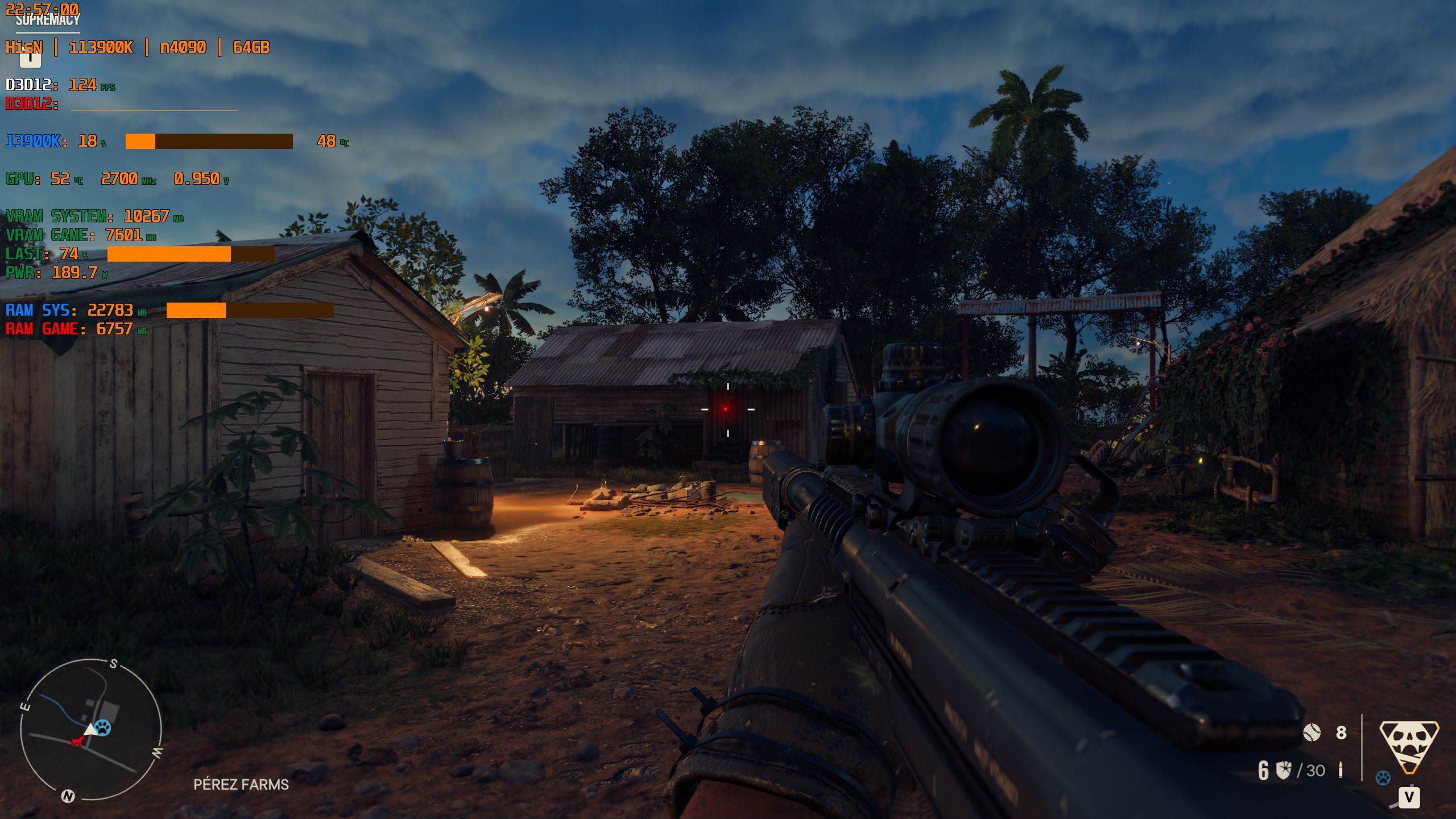Click the VRAM GAME 7601 MB value

tap(126, 233)
